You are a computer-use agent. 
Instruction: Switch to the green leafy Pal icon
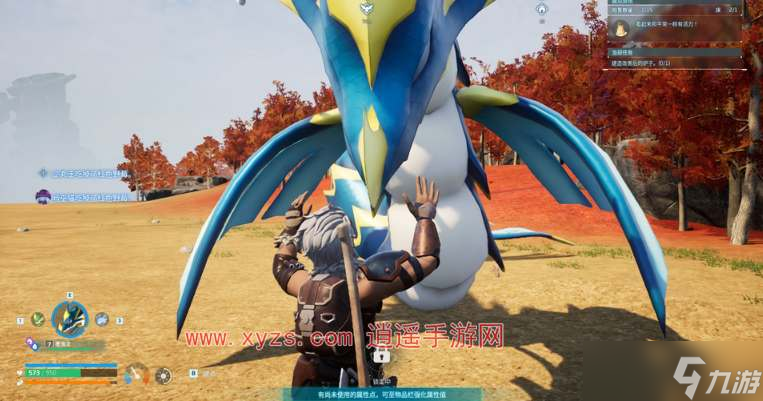(38, 319)
